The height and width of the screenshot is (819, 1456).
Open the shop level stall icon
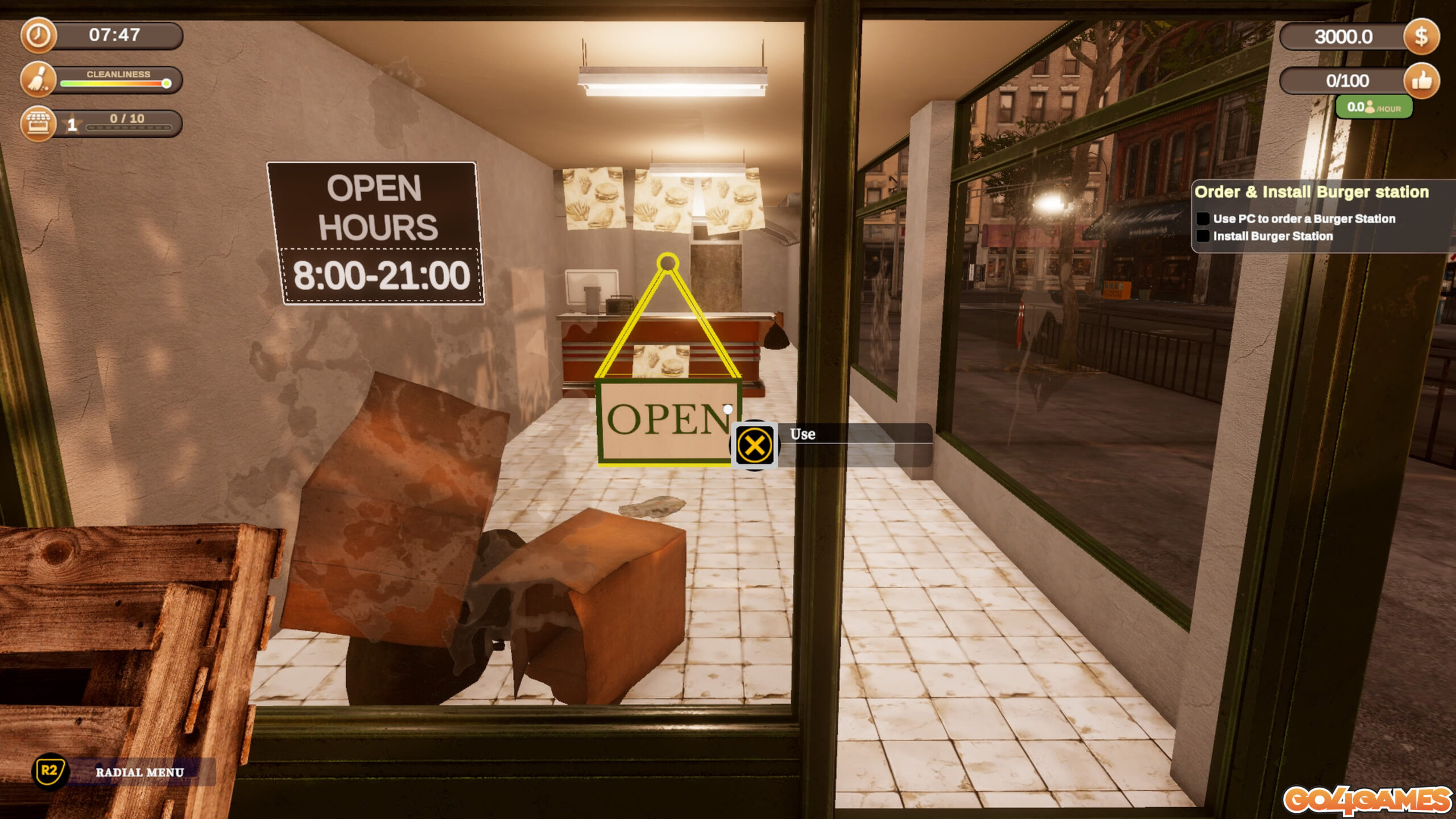[38, 123]
